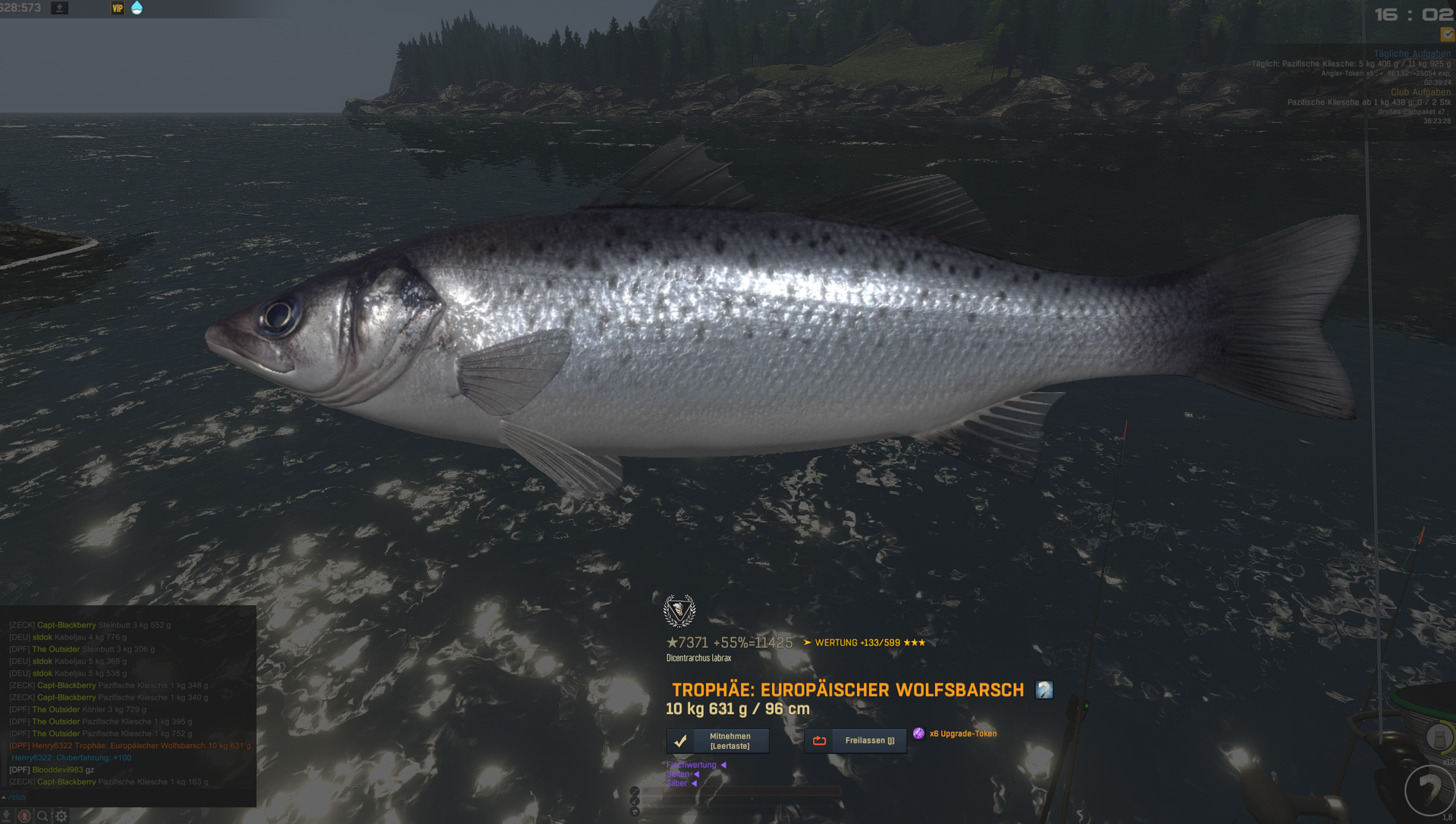Open the chat settings gear icon

61,816
